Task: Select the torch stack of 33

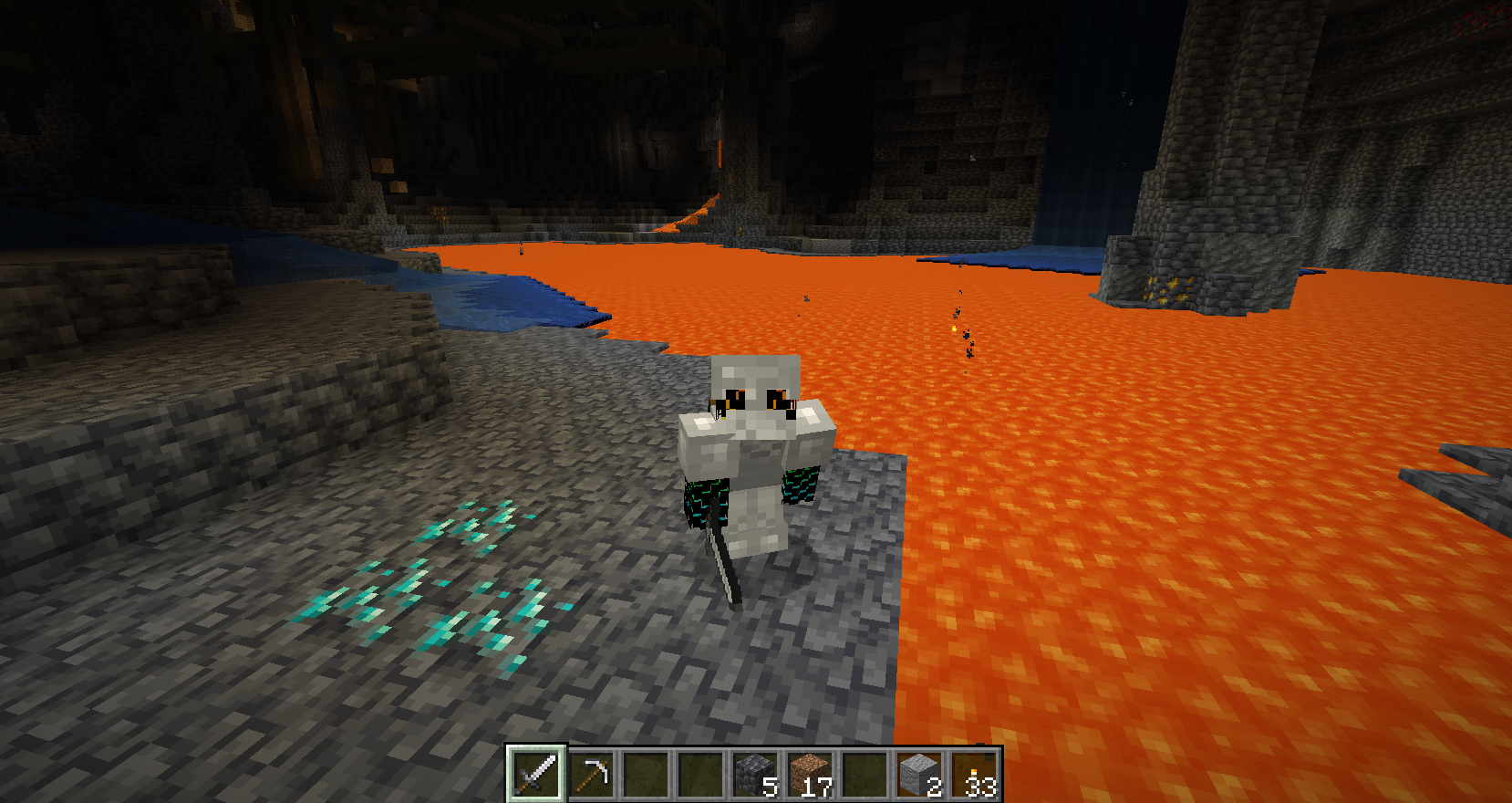Action: [x=974, y=774]
